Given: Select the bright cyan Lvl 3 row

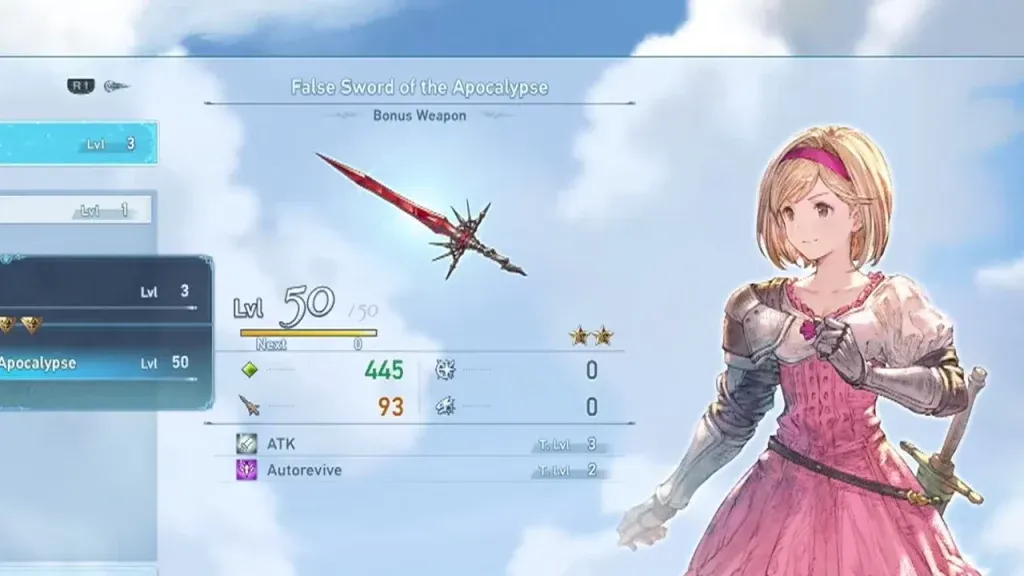Looking at the screenshot, I should click(78, 144).
